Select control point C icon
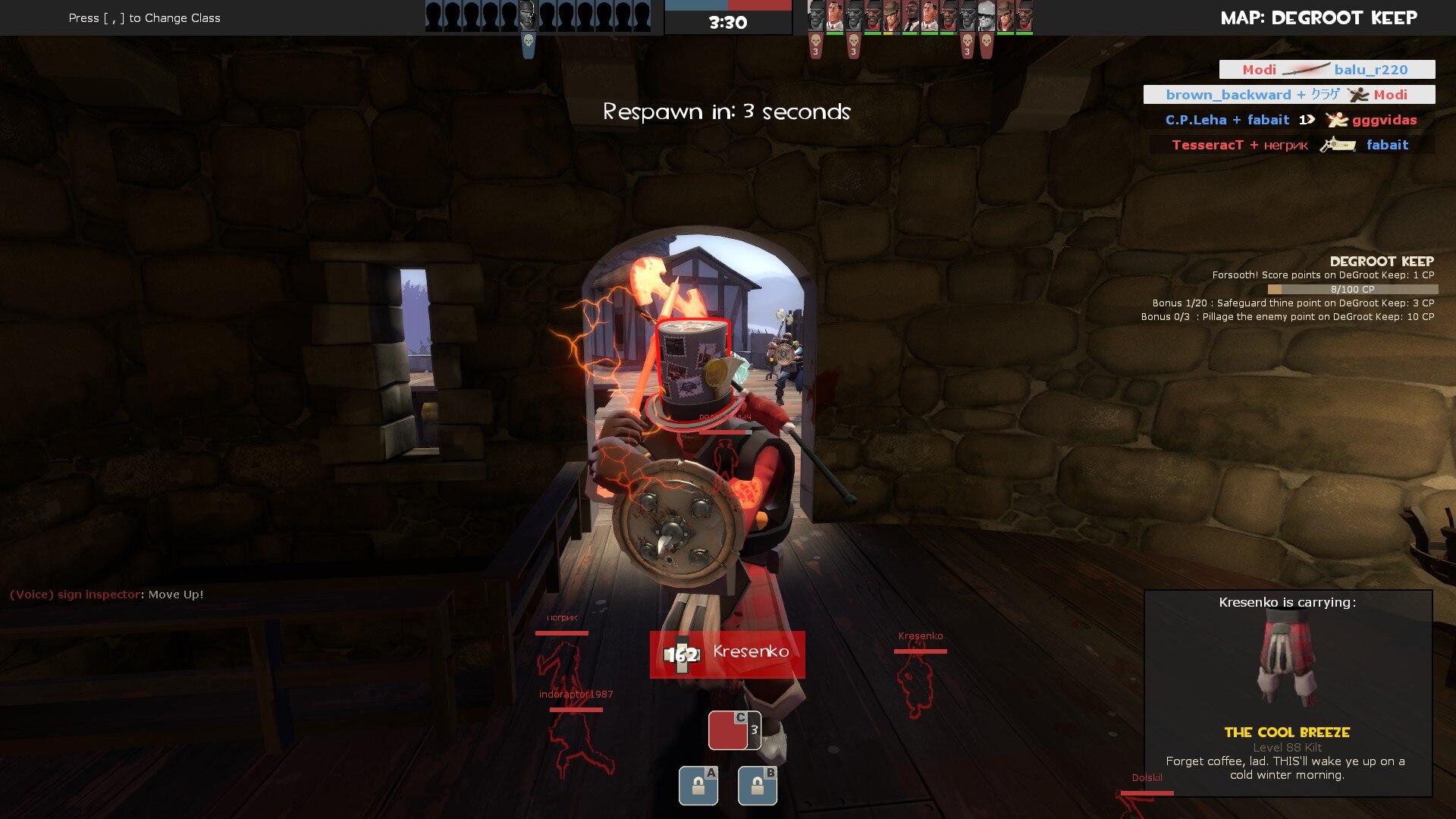The image size is (1456, 819). 733,730
